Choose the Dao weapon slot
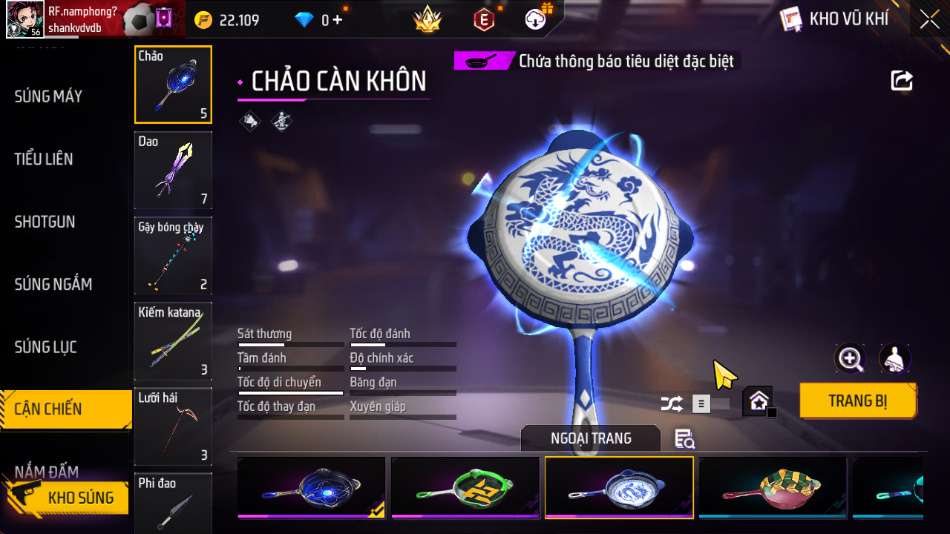950x534 pixels. [173, 170]
